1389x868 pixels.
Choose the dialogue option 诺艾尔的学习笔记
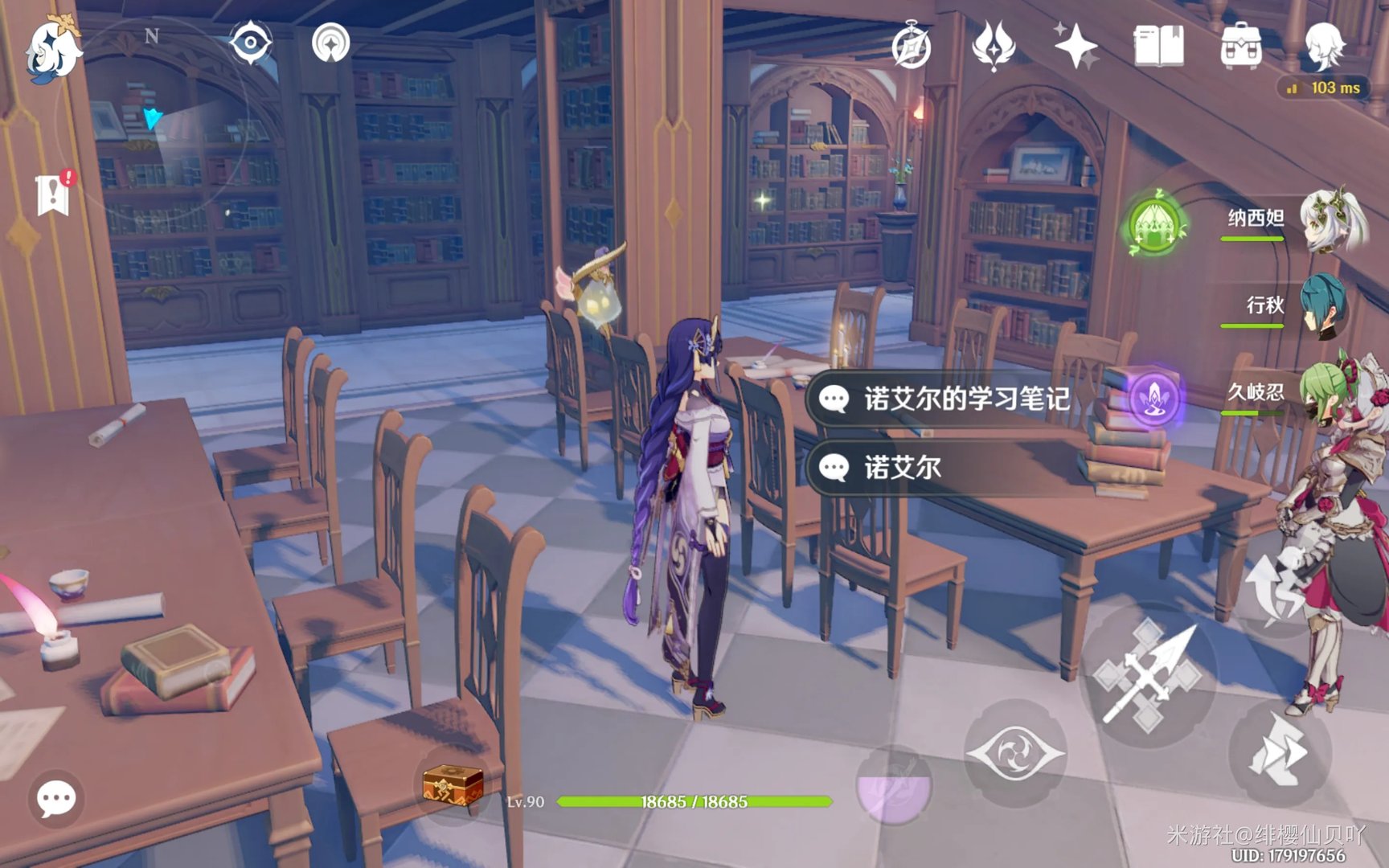tap(949, 400)
